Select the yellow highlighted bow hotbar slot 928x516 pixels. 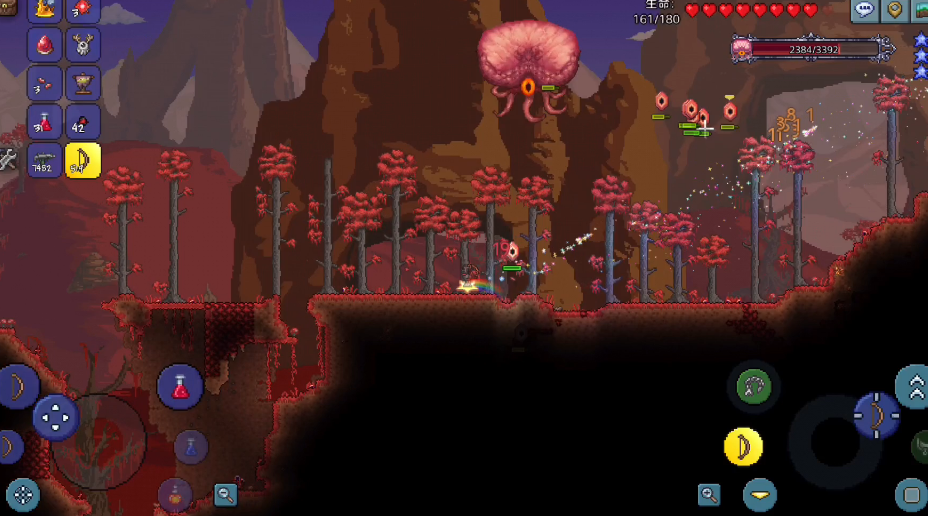pyautogui.click(x=83, y=160)
